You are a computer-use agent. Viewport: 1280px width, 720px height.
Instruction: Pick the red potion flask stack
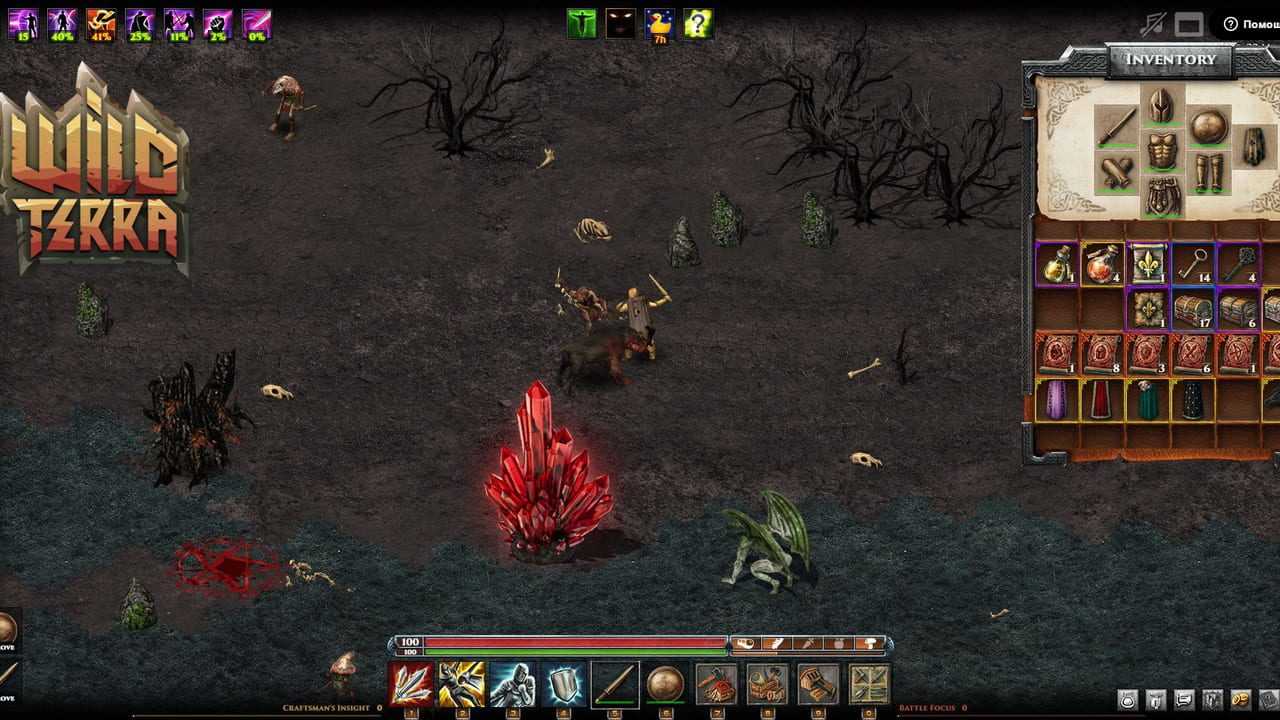pos(1101,264)
